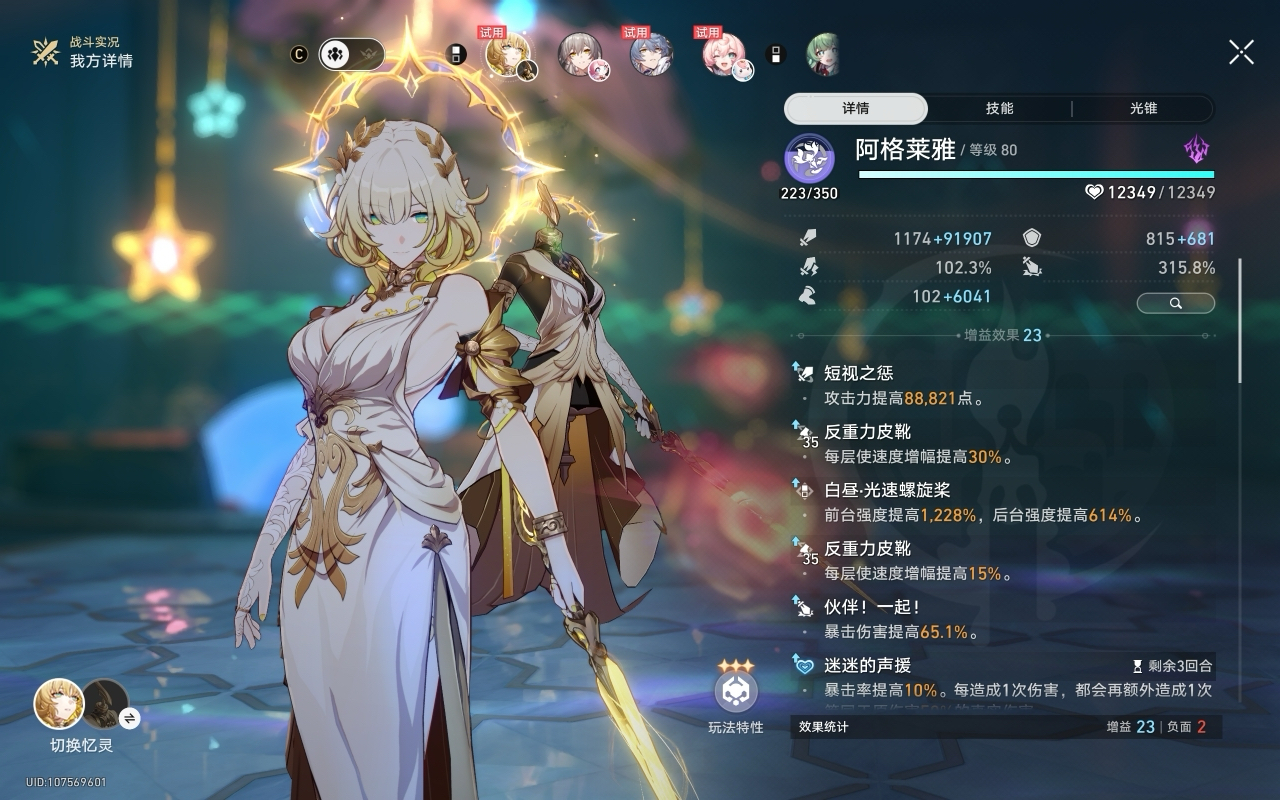Viewport: 1280px width, 800px height.
Task: Toggle the allies/enemies view switch
Action: click(x=351, y=54)
